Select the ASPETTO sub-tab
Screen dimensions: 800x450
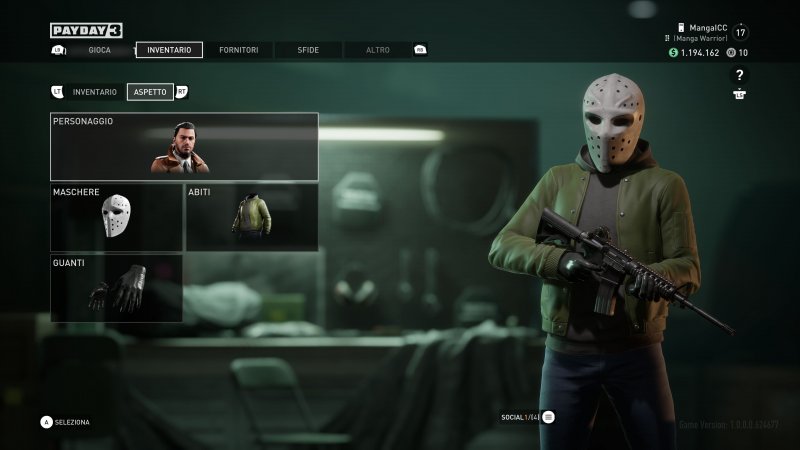pyautogui.click(x=150, y=92)
